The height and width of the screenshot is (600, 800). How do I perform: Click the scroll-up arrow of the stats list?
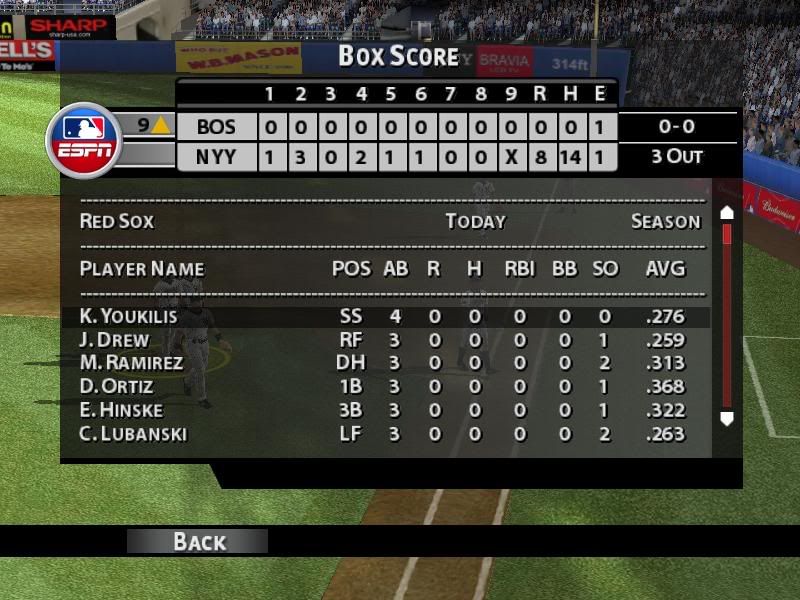(727, 213)
